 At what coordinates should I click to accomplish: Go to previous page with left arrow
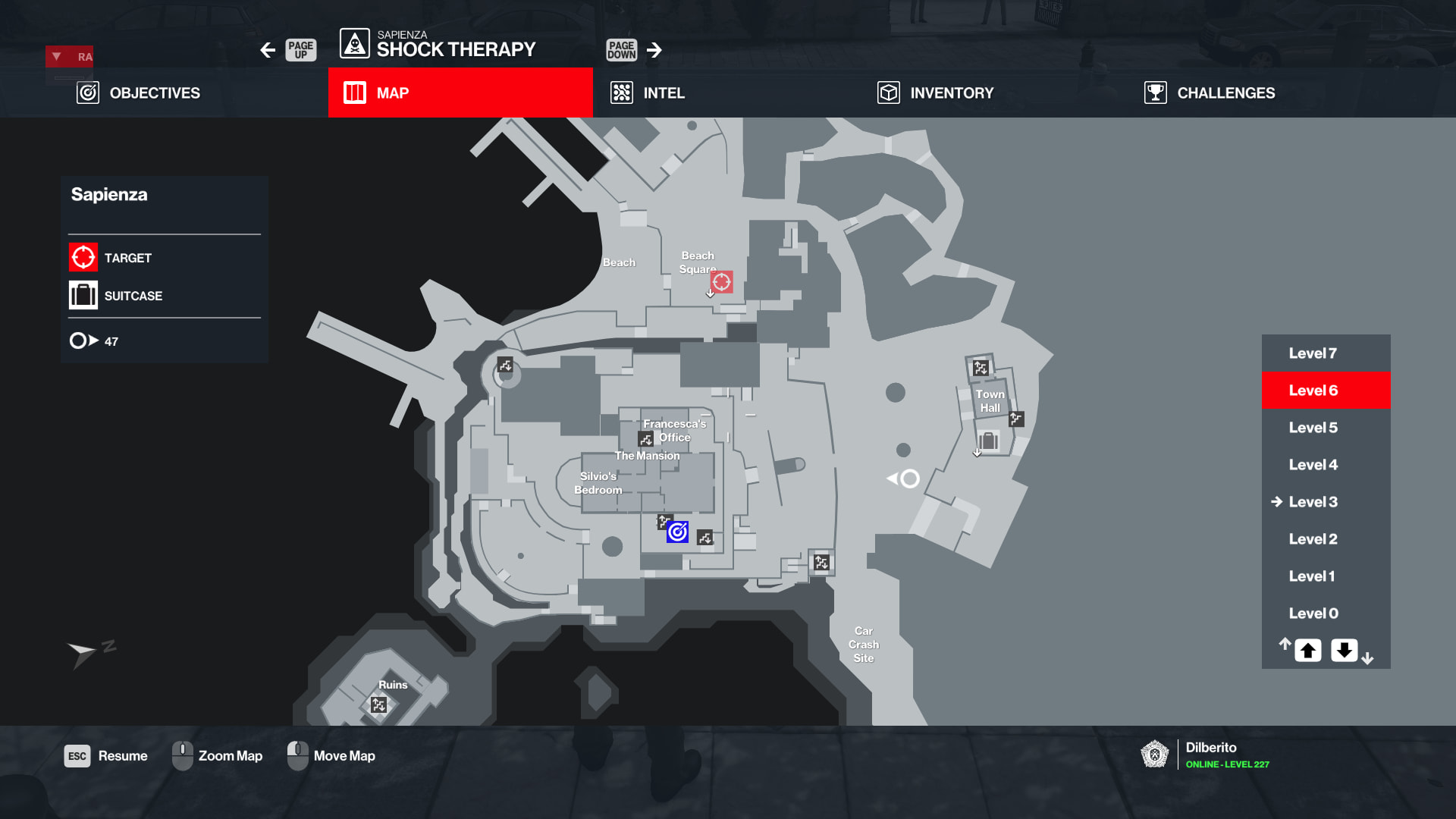coord(268,50)
